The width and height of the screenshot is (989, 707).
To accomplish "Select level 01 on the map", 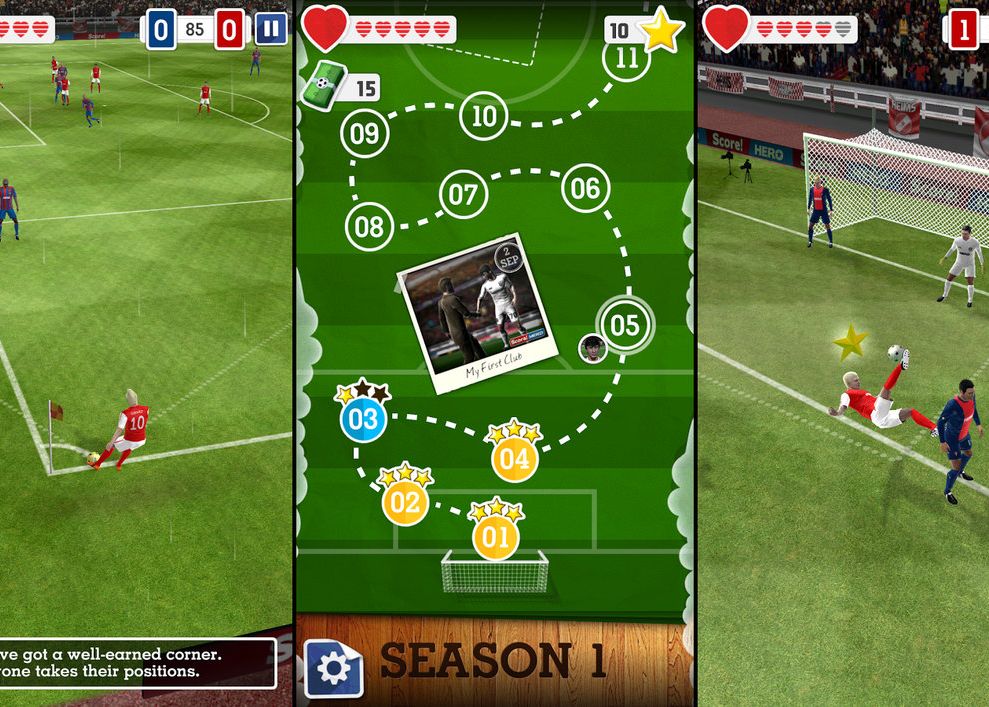I will (496, 538).
